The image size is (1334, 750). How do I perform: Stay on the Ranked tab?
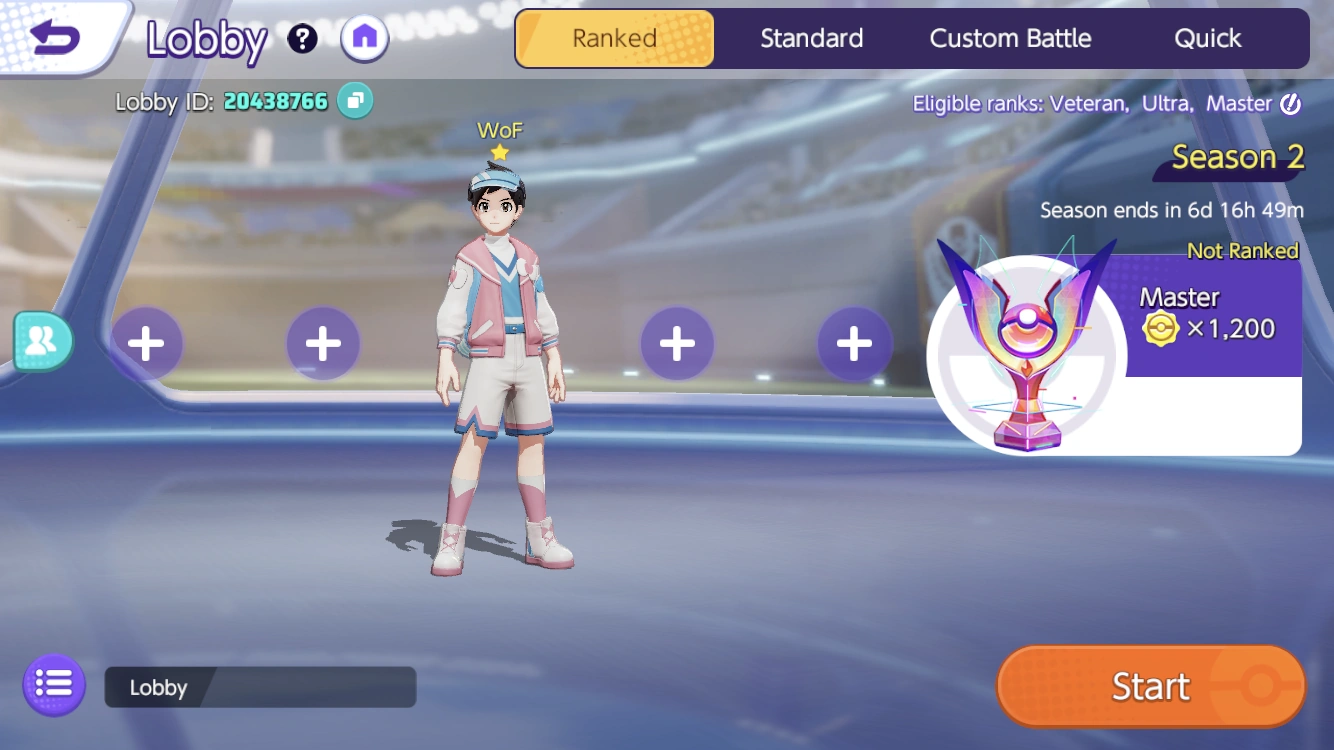(x=613, y=38)
